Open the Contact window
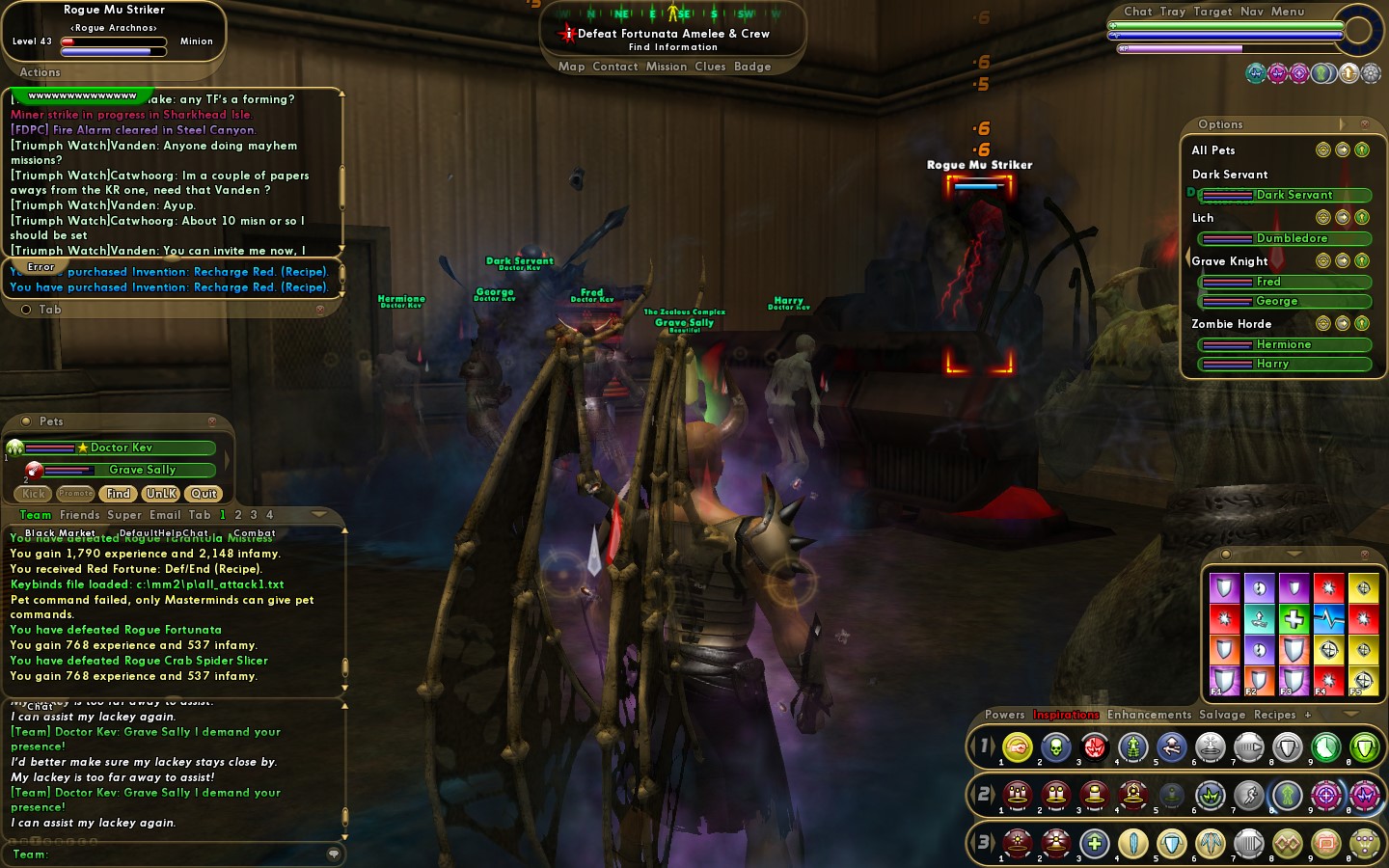The height and width of the screenshot is (868, 1389). coord(614,67)
